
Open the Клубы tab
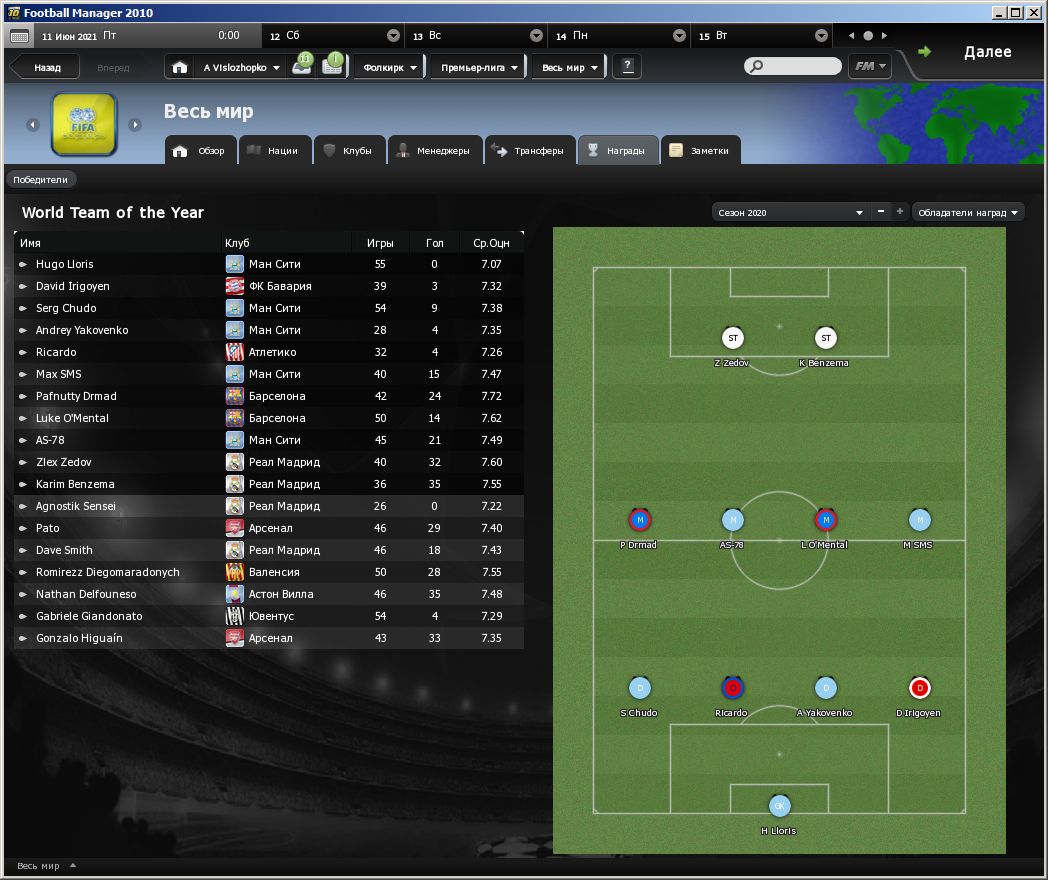346,151
